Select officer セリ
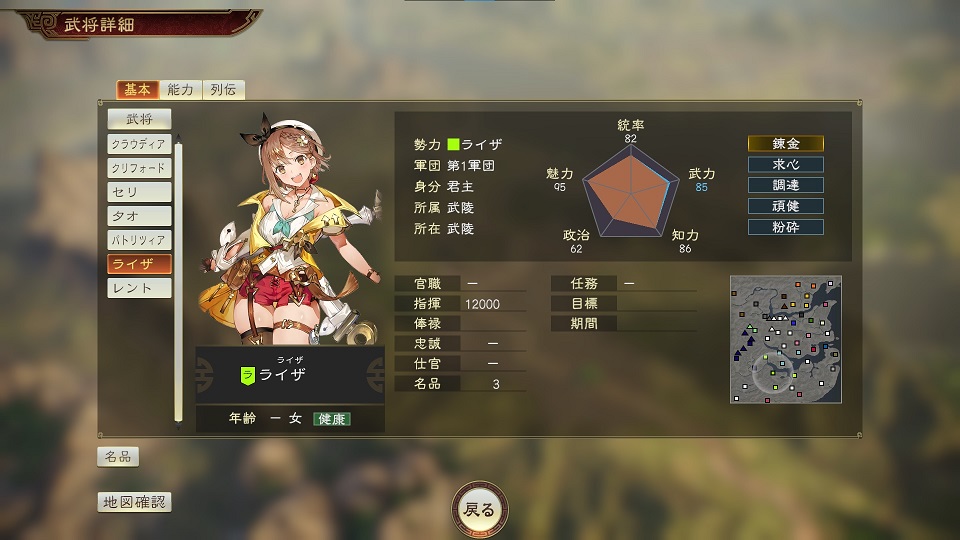Image resolution: width=960 pixels, height=540 pixels. (x=139, y=192)
